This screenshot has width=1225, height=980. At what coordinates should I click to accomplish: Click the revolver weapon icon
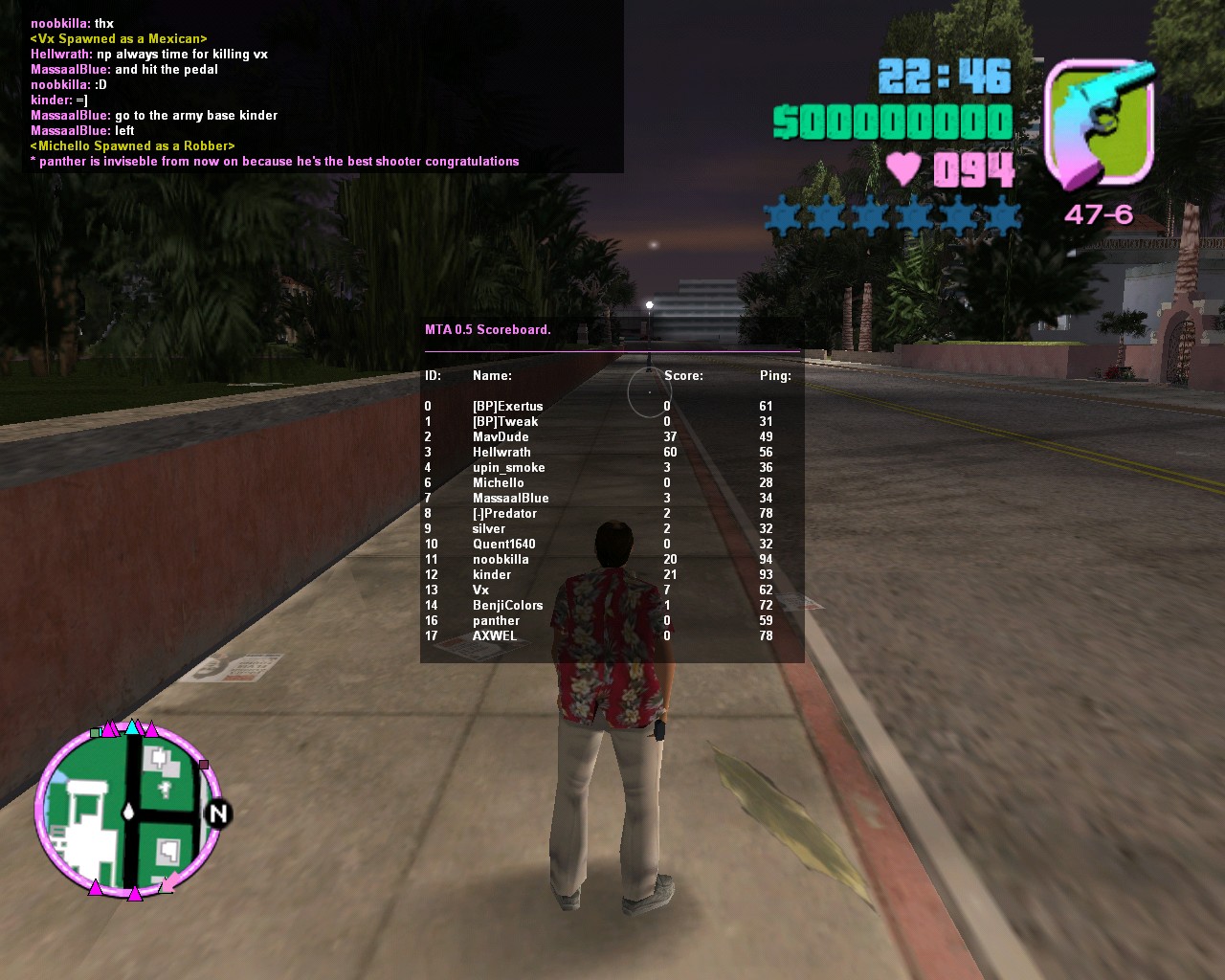point(1100,123)
